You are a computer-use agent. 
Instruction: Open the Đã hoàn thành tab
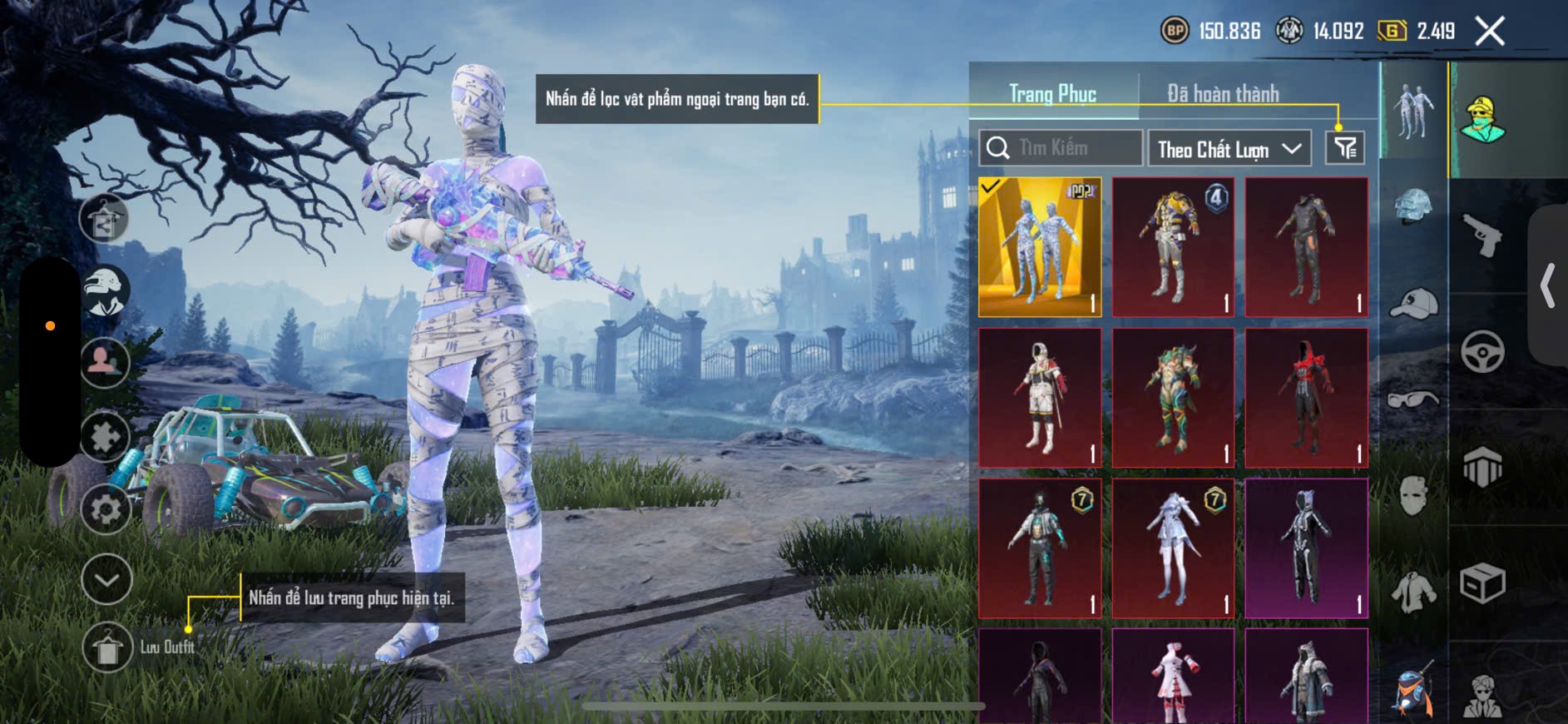coord(1223,94)
